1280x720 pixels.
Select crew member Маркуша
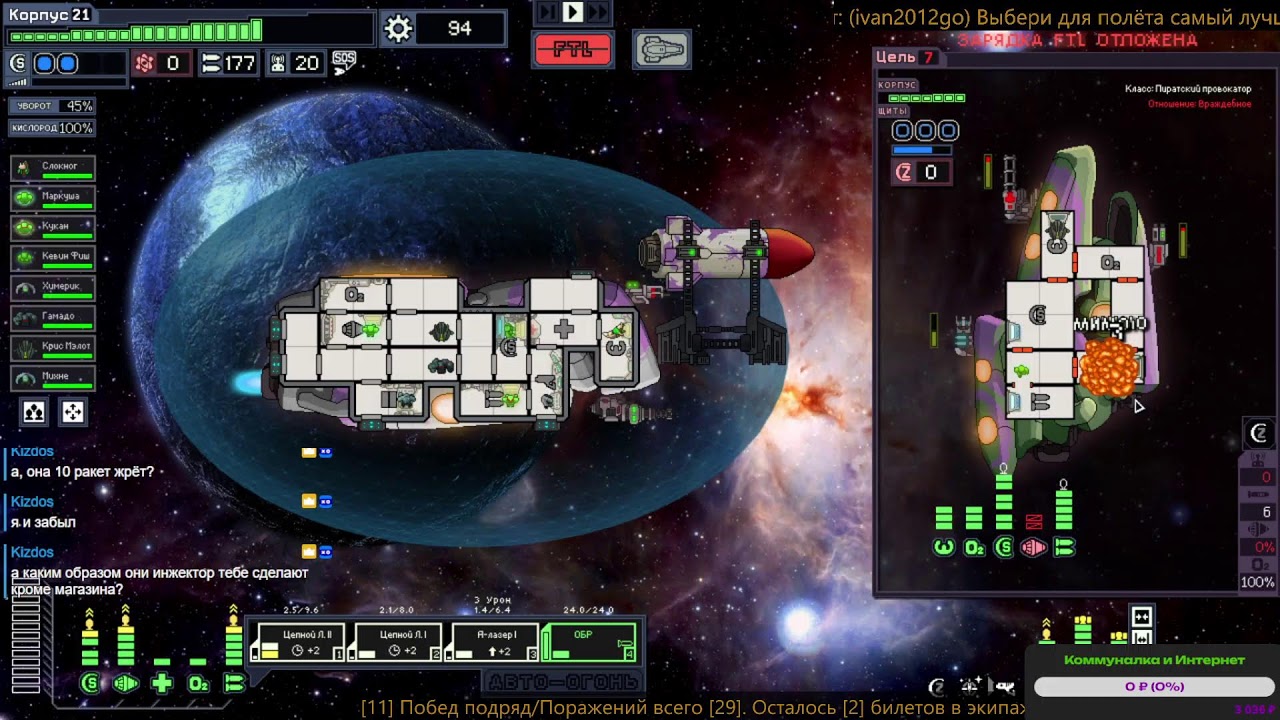[53, 198]
